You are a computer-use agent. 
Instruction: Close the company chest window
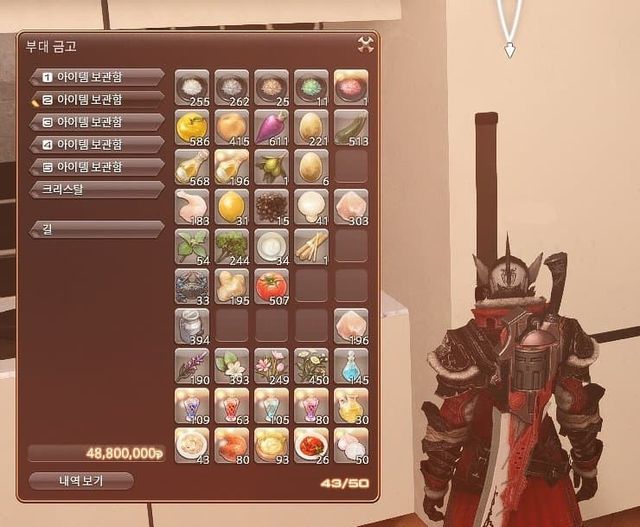(x=365, y=43)
